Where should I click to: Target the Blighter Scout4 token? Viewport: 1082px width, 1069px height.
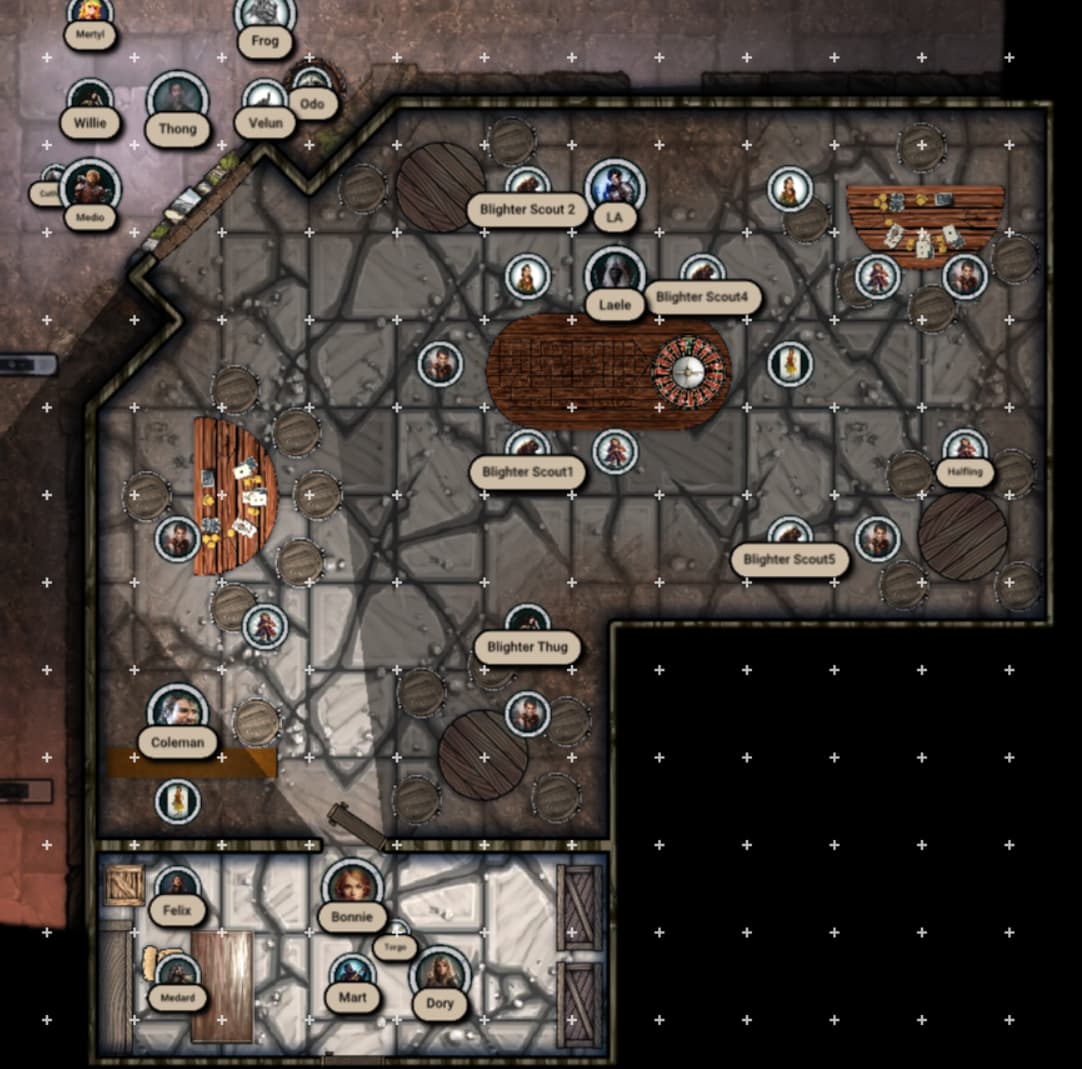point(702,273)
